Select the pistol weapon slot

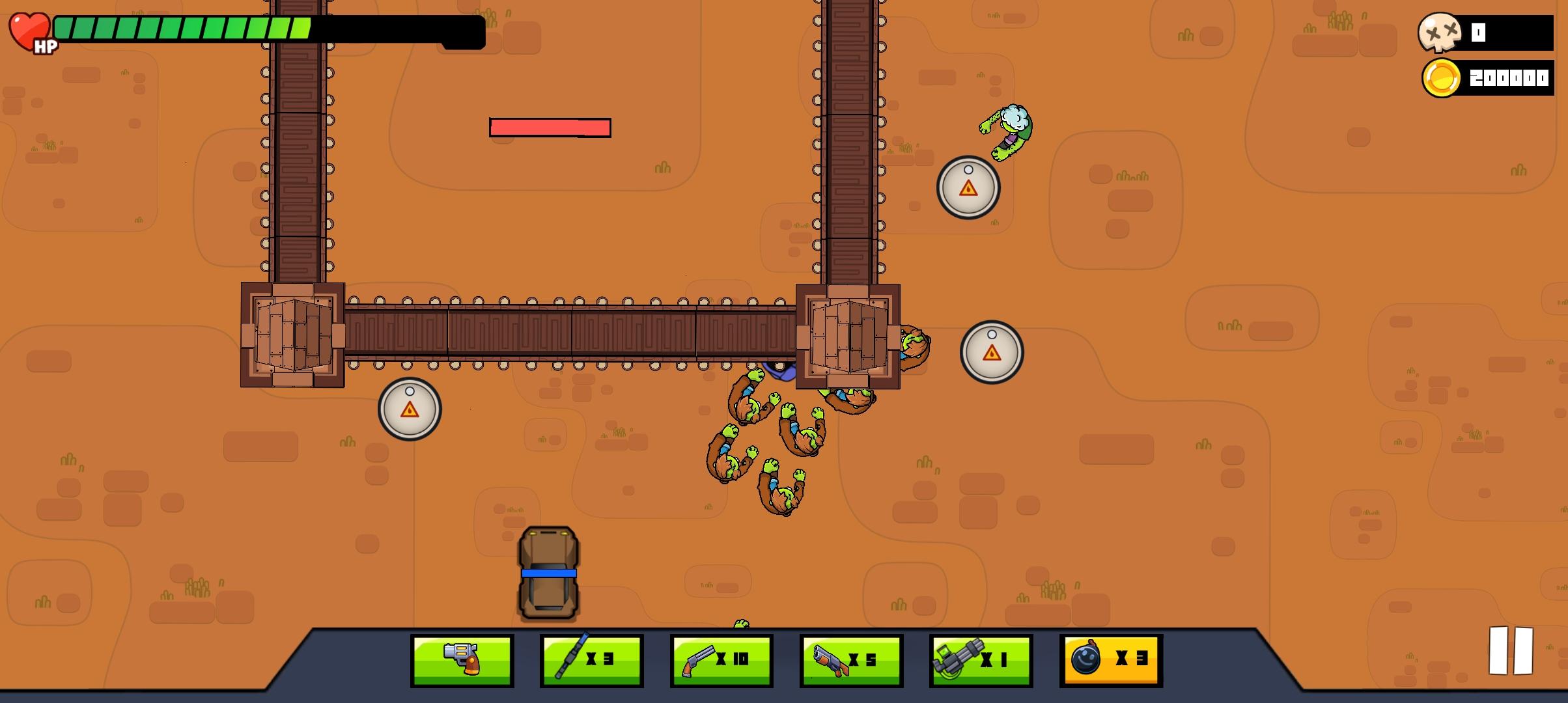click(x=463, y=659)
